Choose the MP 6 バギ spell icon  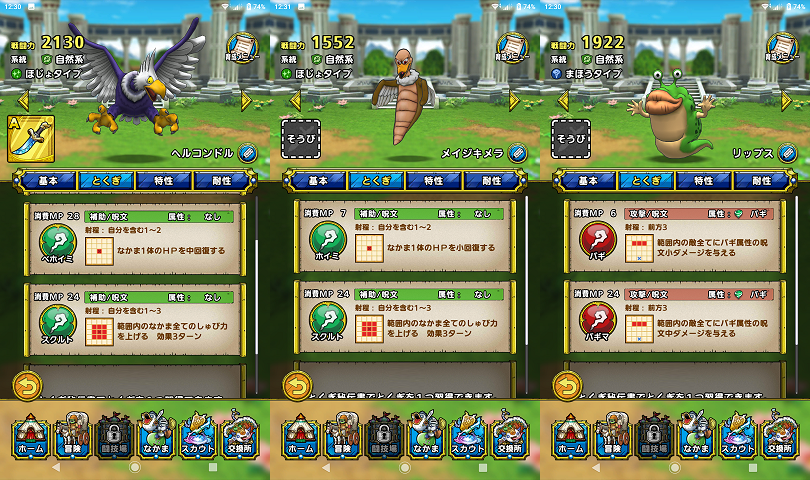596,243
